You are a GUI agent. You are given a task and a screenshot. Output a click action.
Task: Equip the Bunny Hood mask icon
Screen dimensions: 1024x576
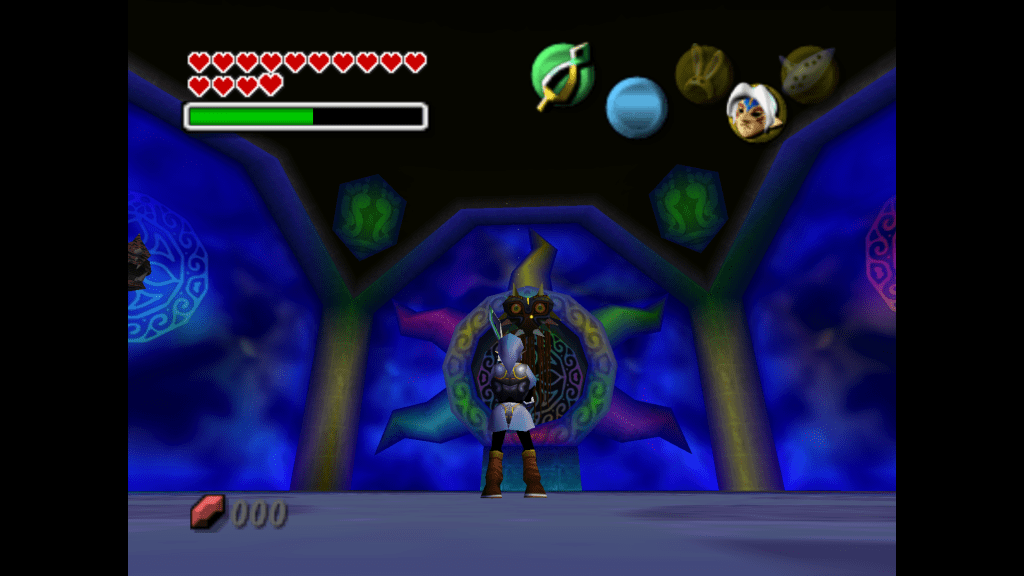(703, 73)
